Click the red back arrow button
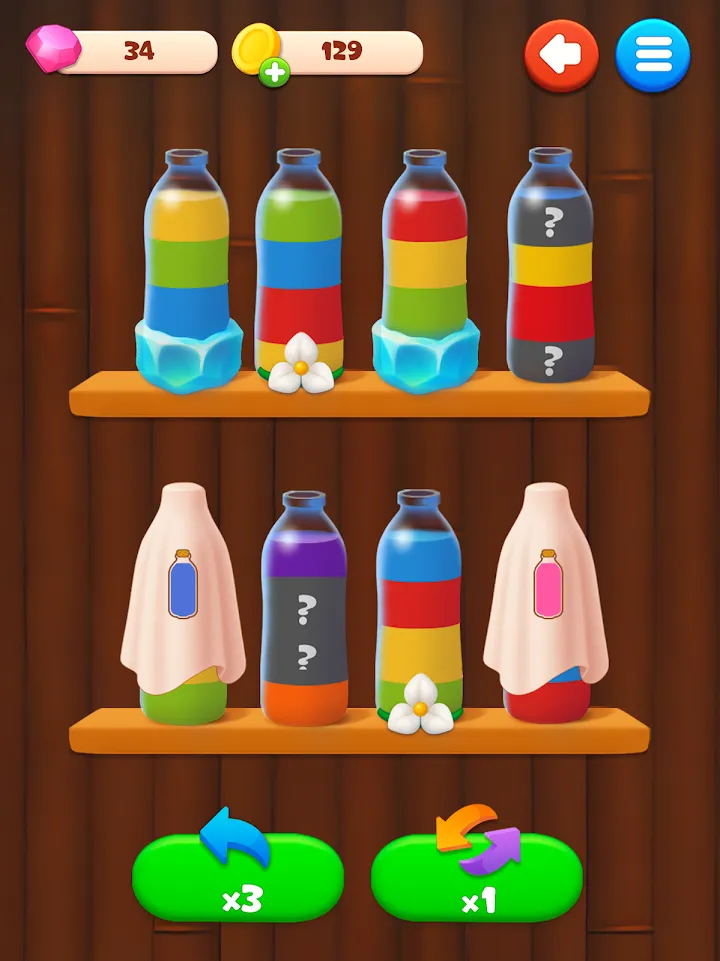The height and width of the screenshot is (961, 720). [561, 56]
